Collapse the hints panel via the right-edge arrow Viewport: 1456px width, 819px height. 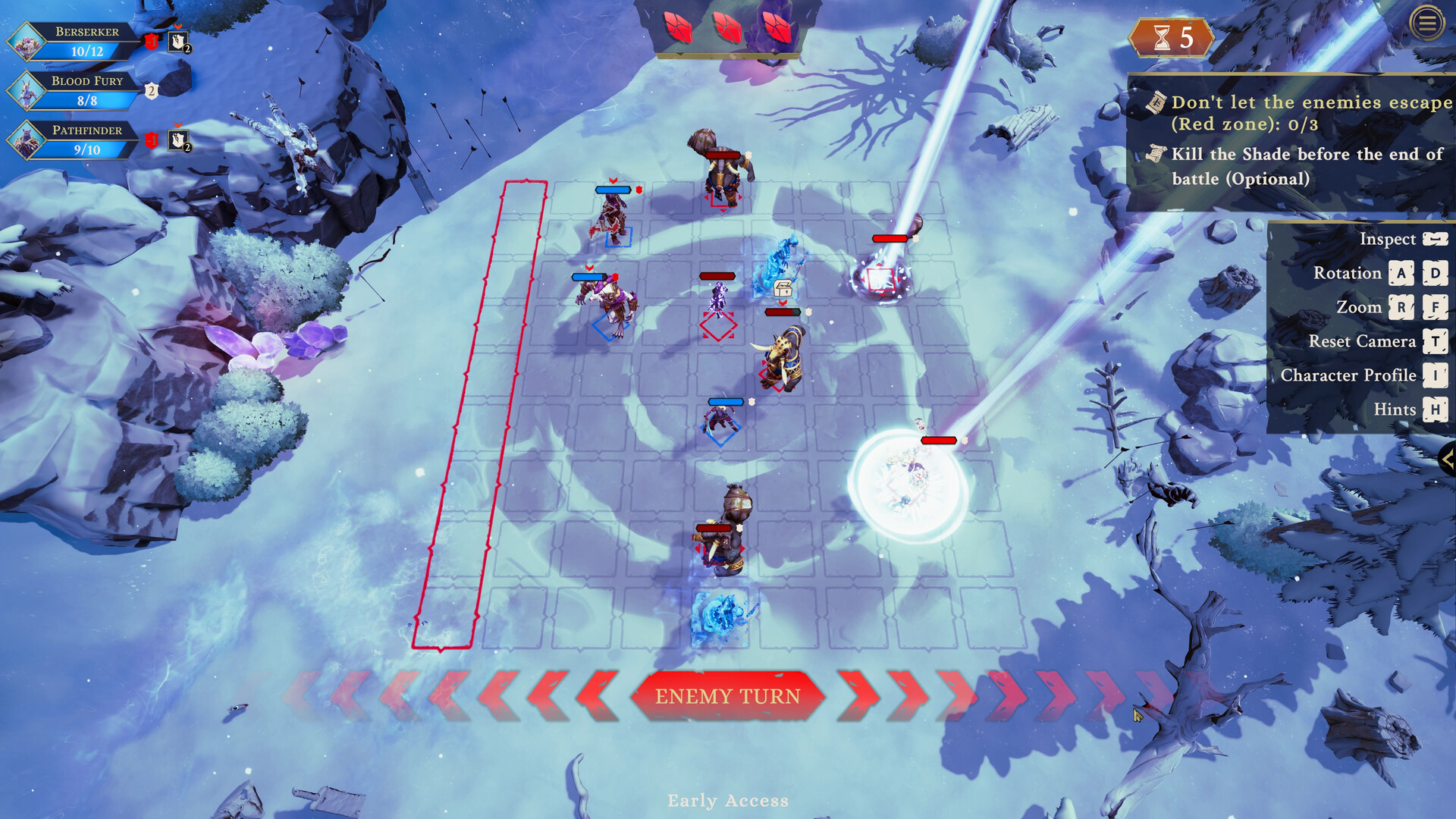(1447, 459)
